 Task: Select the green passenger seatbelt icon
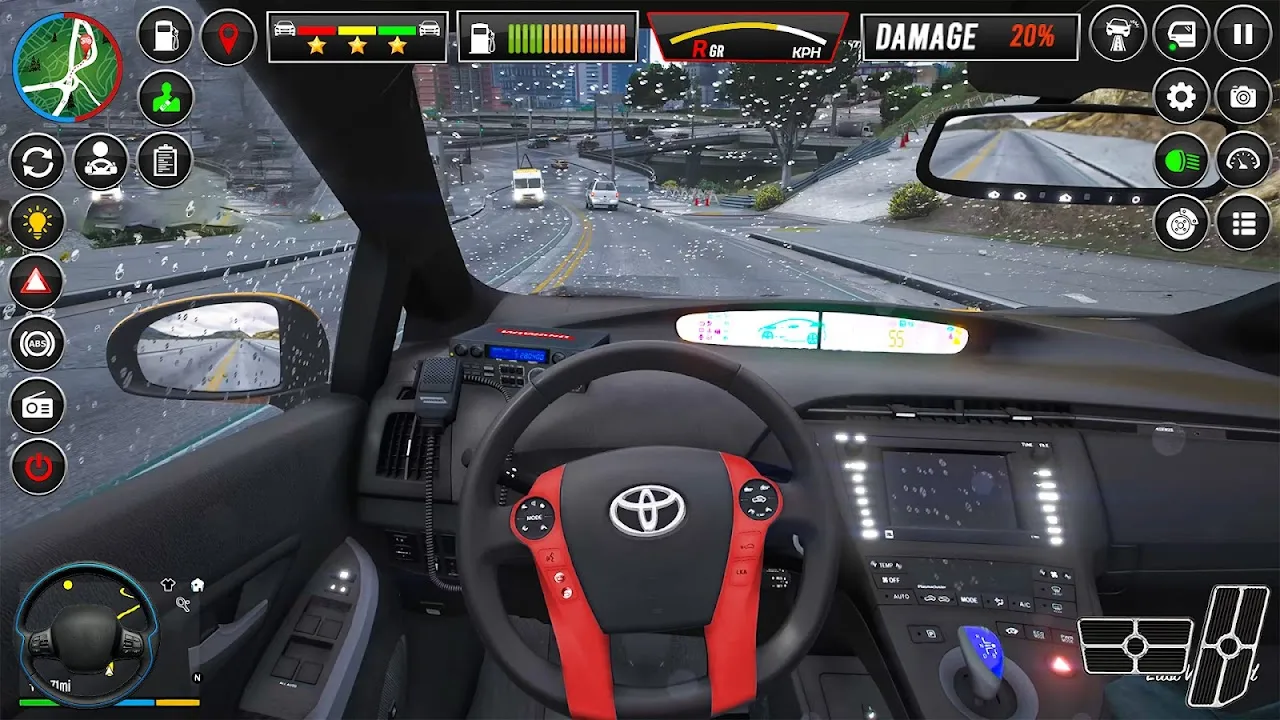tap(165, 98)
